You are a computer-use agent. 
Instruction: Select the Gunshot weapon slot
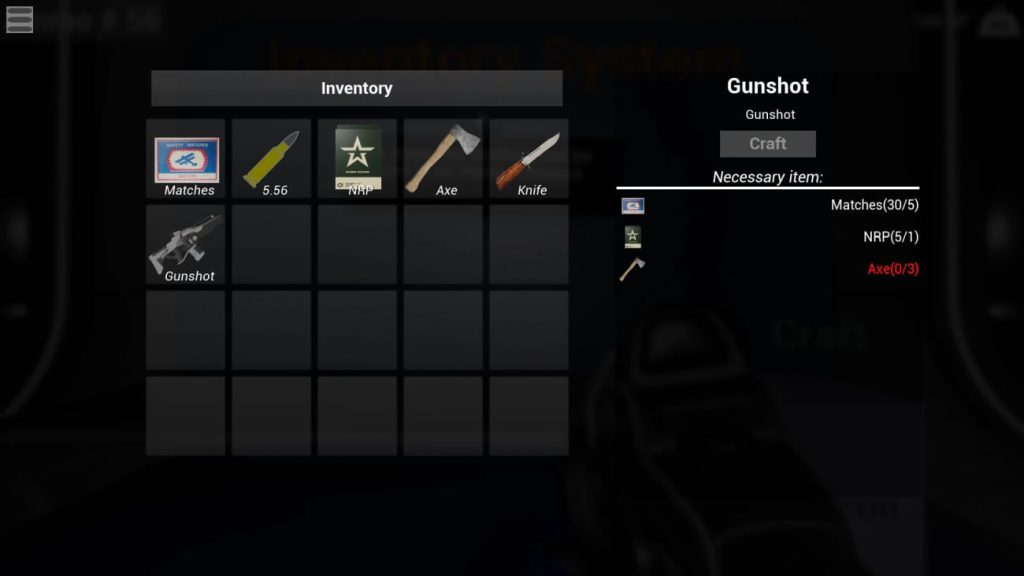pyautogui.click(x=187, y=246)
